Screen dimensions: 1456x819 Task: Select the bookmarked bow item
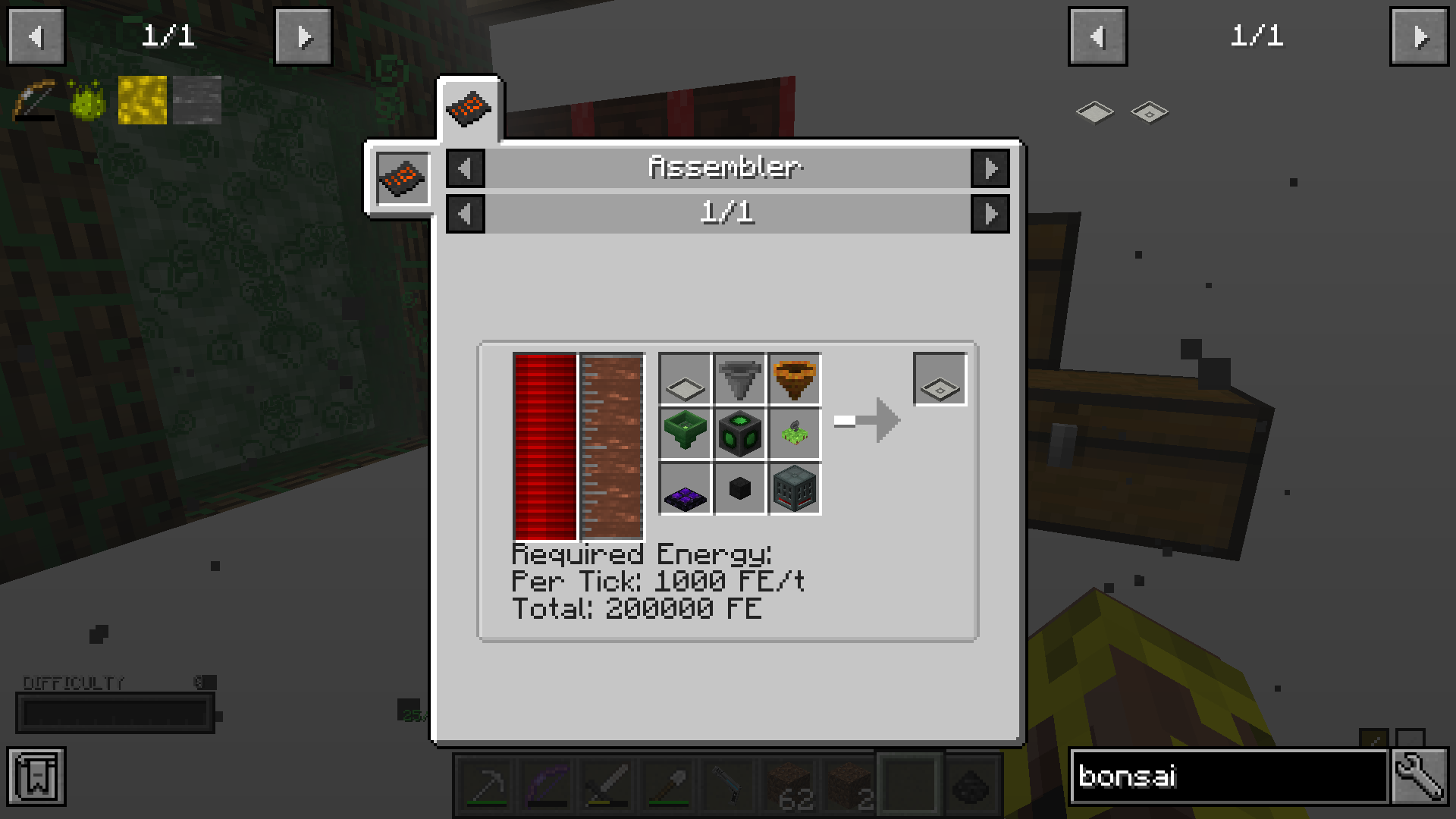[35, 100]
